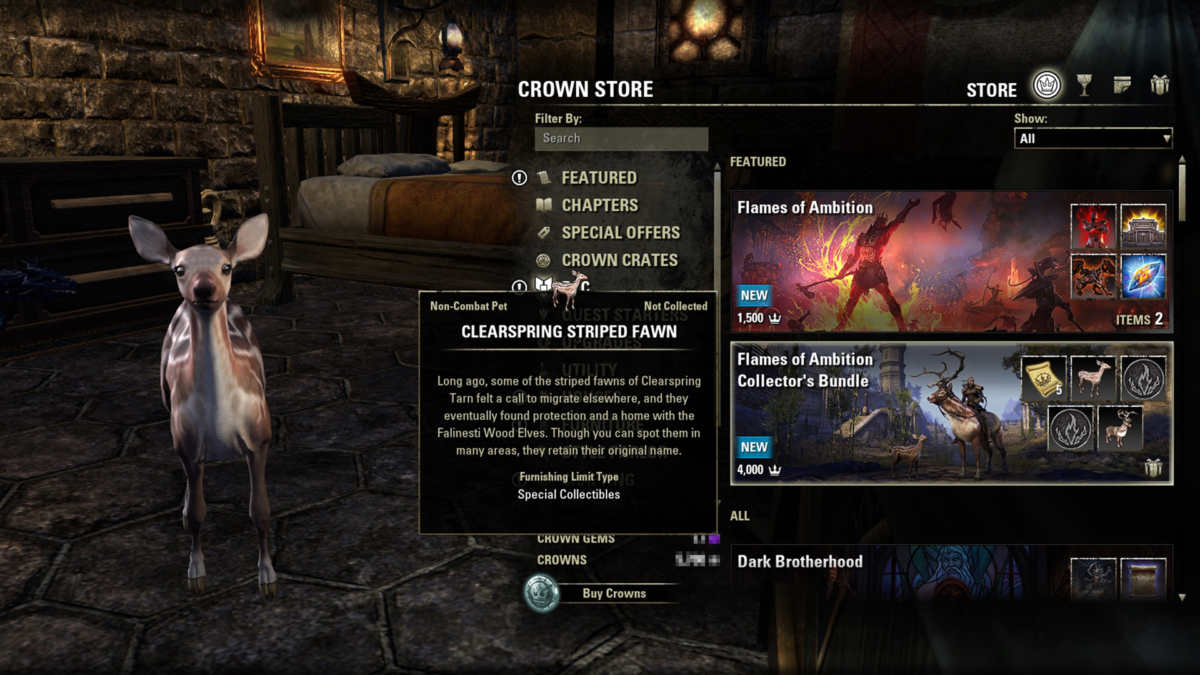Click the Buy Crowns button

click(614, 593)
